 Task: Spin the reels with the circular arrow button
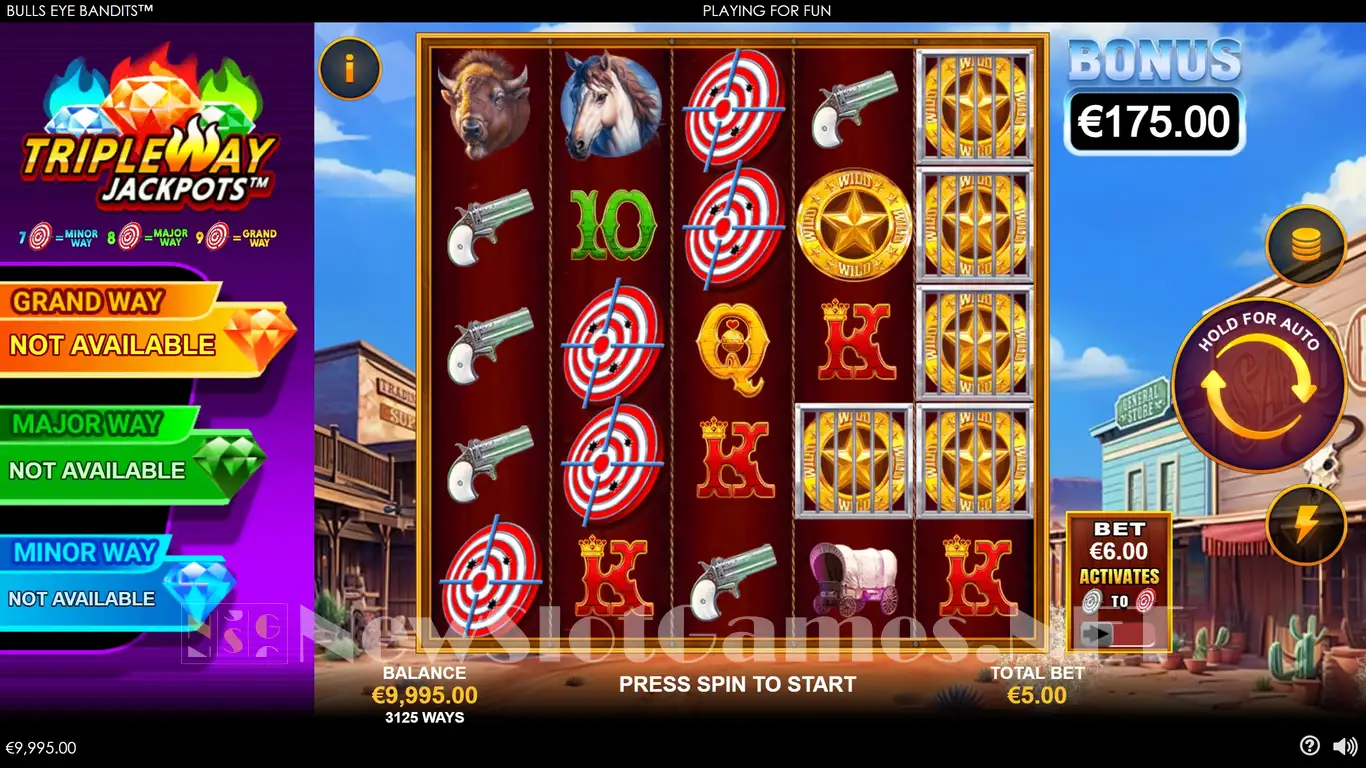(1258, 386)
